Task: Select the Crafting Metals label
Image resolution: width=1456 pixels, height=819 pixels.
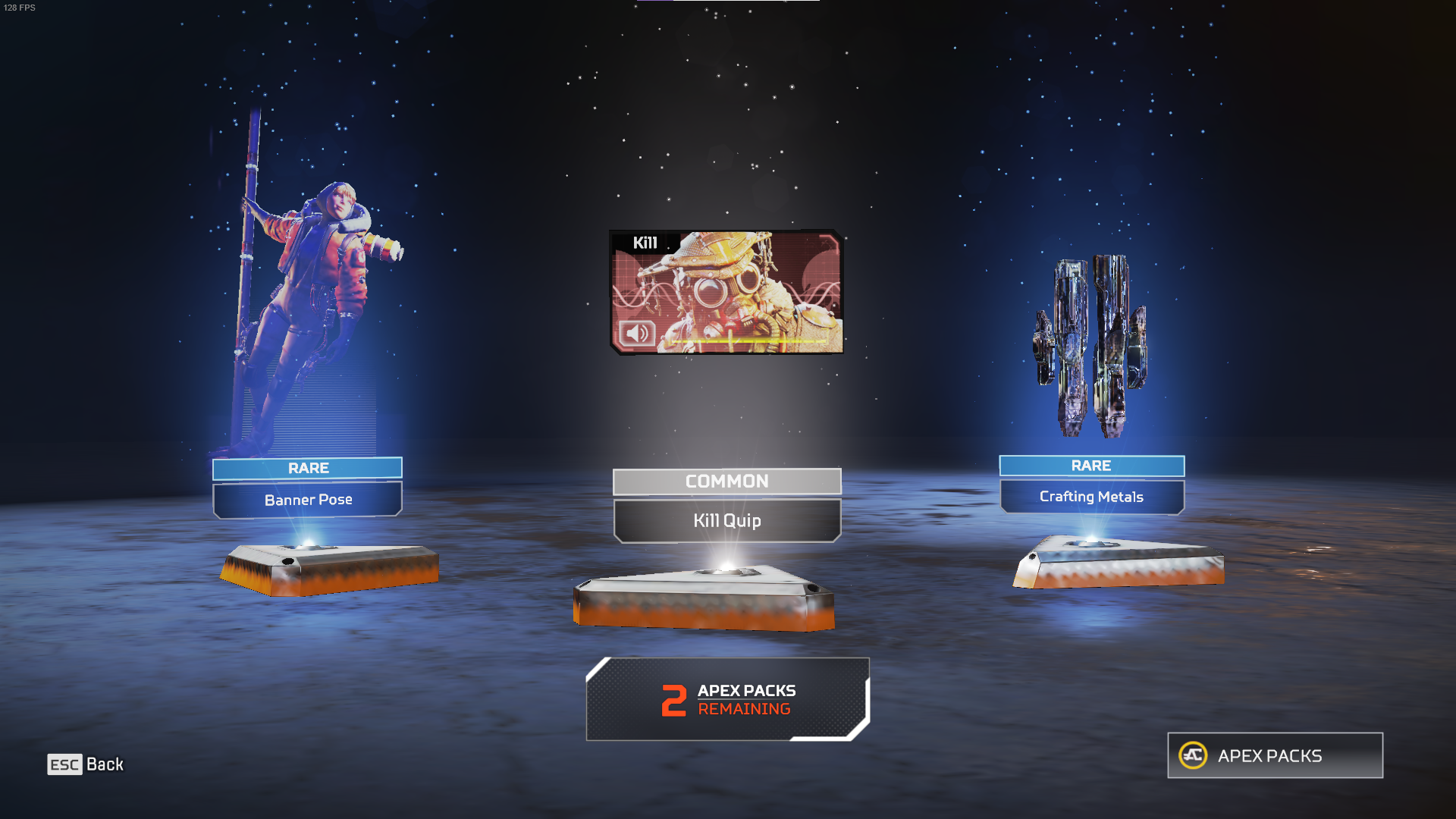Action: [x=1092, y=497]
